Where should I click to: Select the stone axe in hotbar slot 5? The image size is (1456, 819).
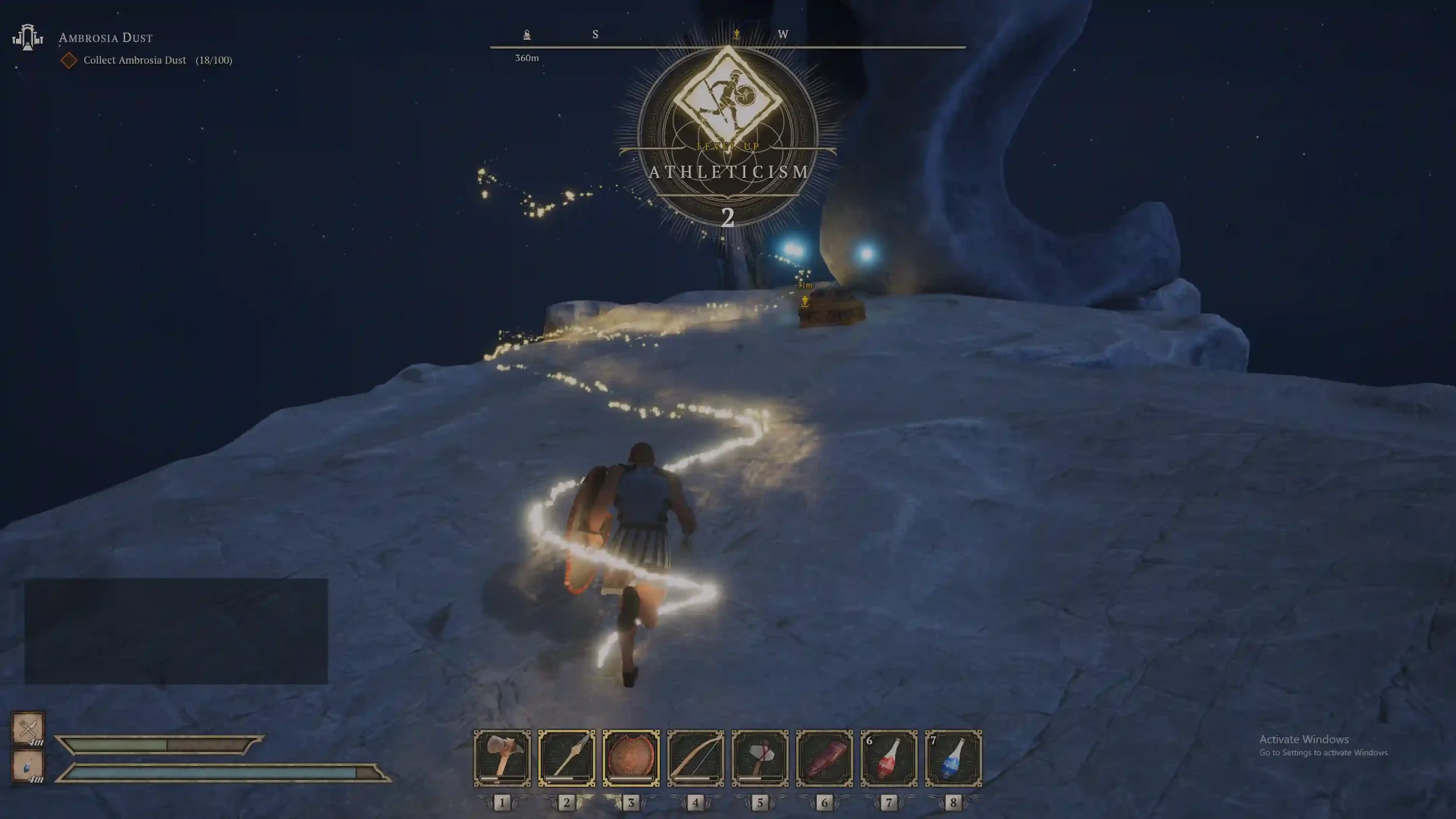(760, 758)
